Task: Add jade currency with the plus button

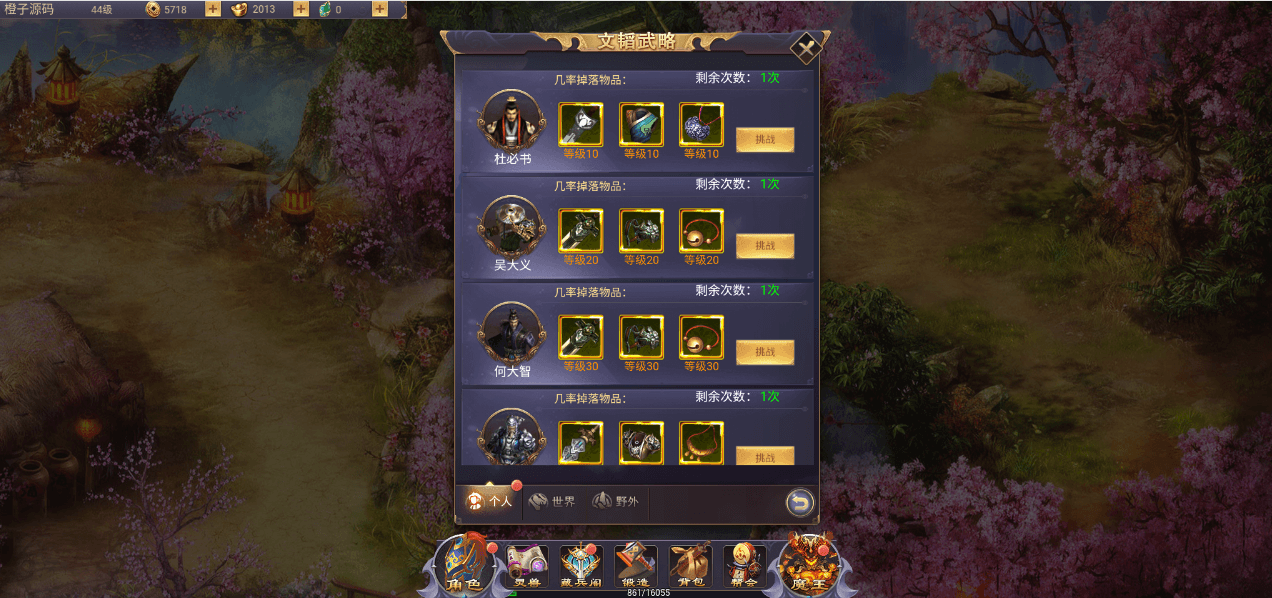Action: point(380,9)
